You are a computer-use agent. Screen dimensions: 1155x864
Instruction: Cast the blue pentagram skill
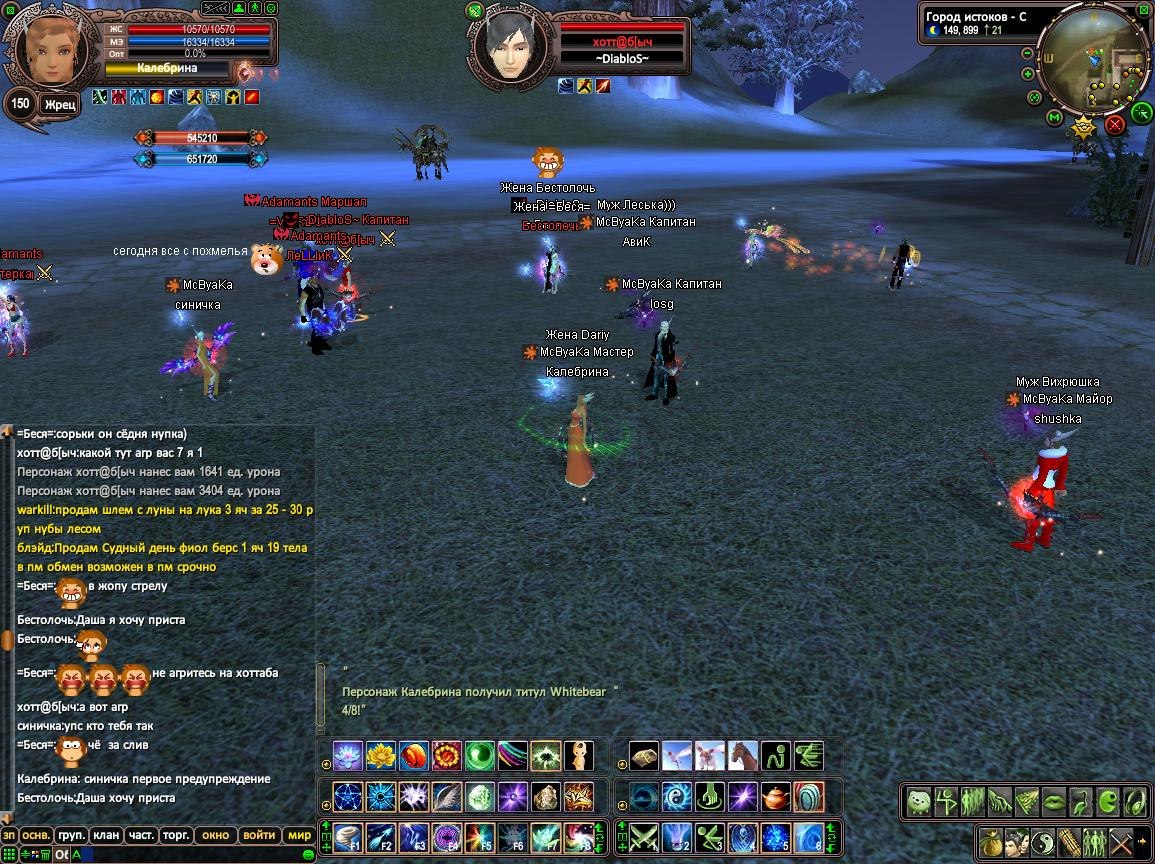(347, 796)
